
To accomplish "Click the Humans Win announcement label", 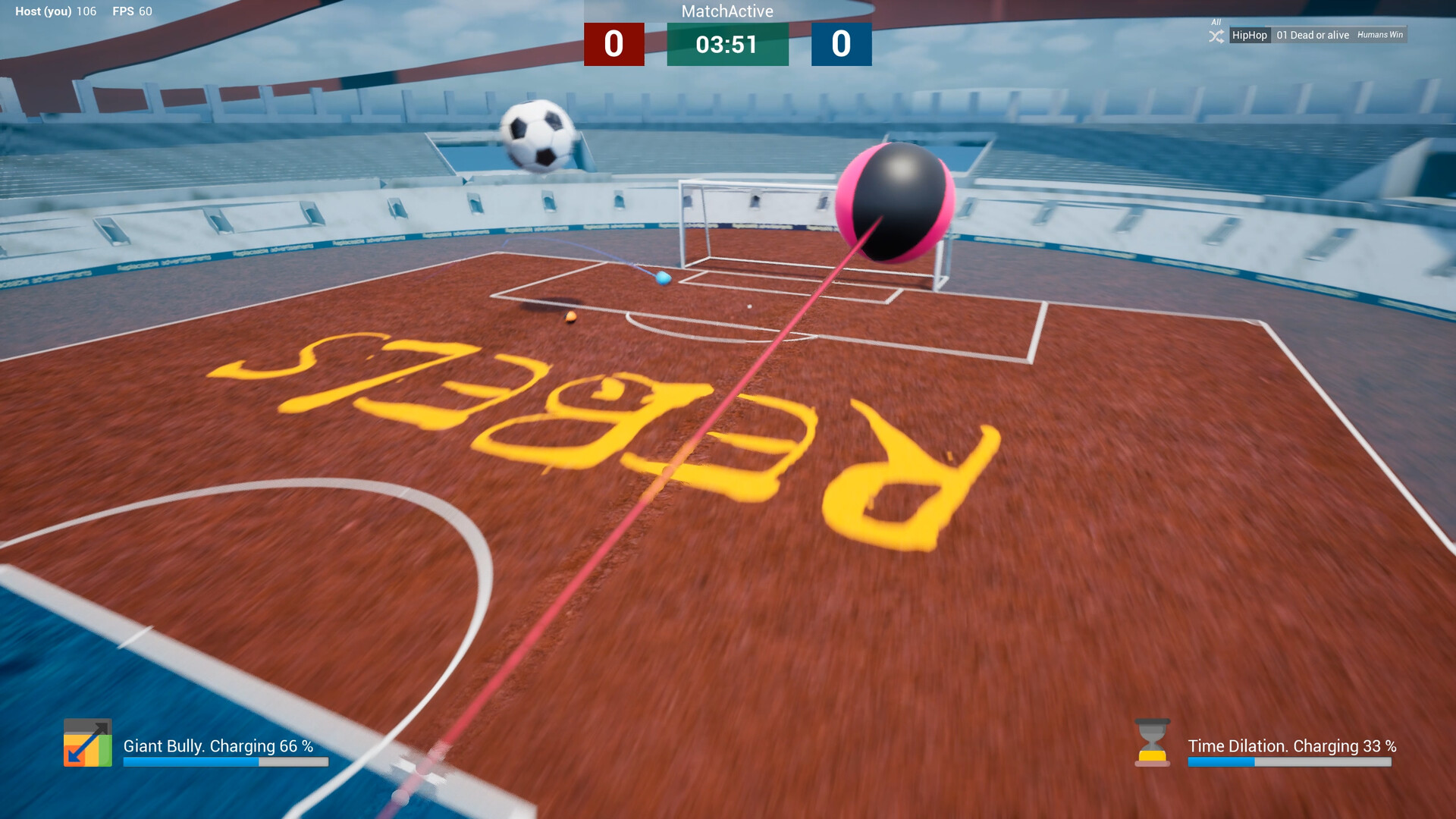I will coord(1379,35).
